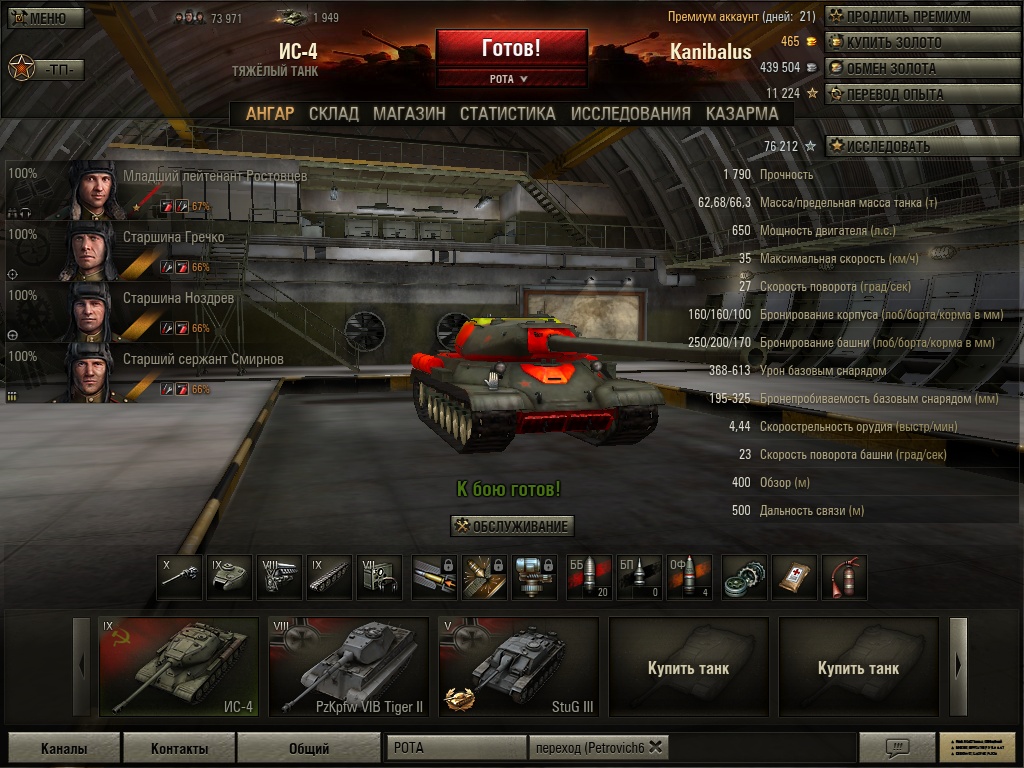Open ОБМЕН ЗОЛОТА exchange
1024x768 pixels.
tap(922, 69)
